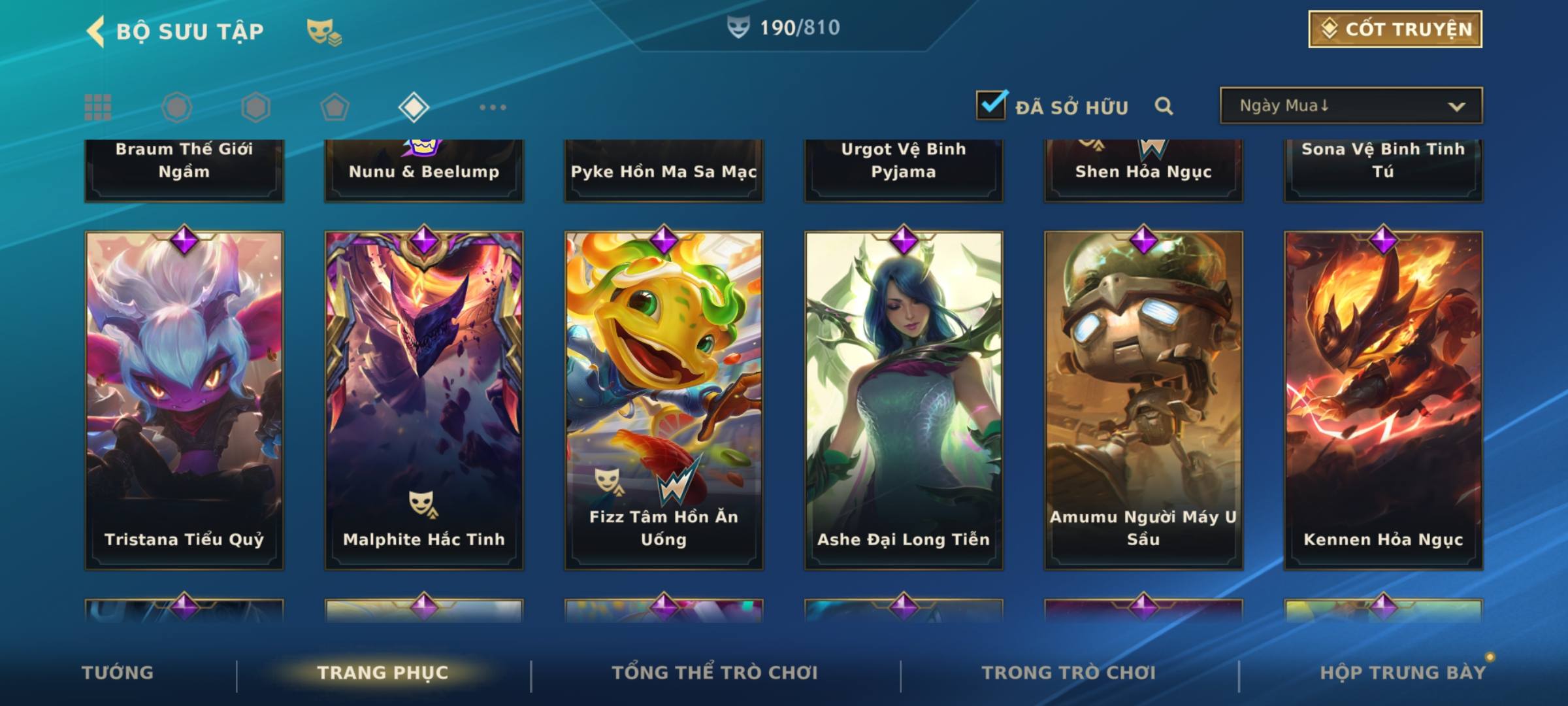Open the Amumu Người Máy U Sầu skin
The image size is (1568, 706).
tap(1143, 400)
